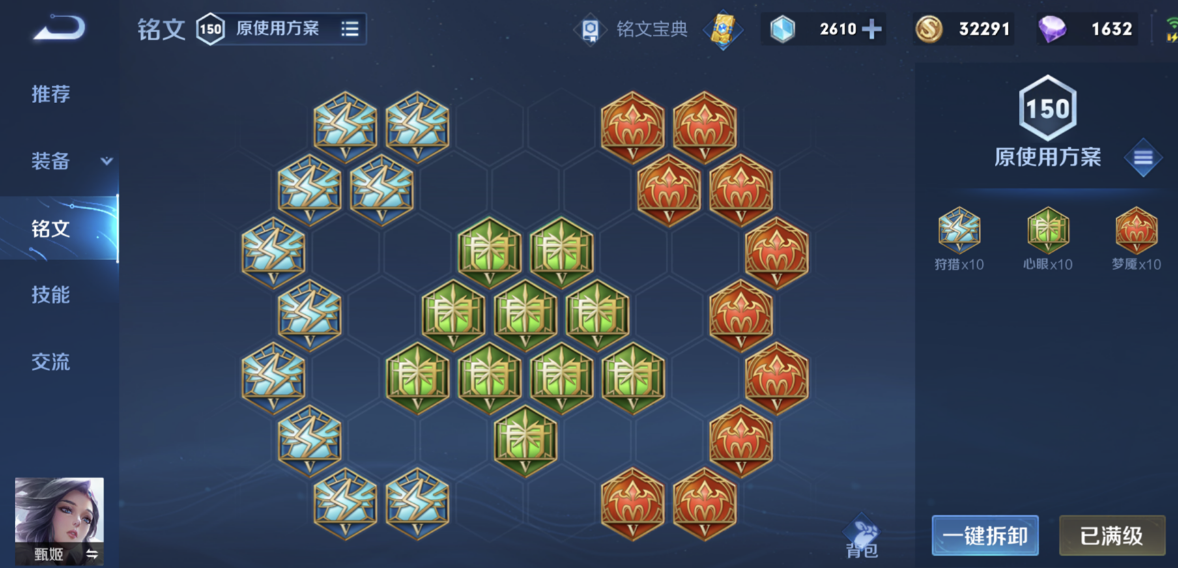Tap the purple diamond currency icon
Viewport: 1178px width, 568px height.
pos(1051,29)
